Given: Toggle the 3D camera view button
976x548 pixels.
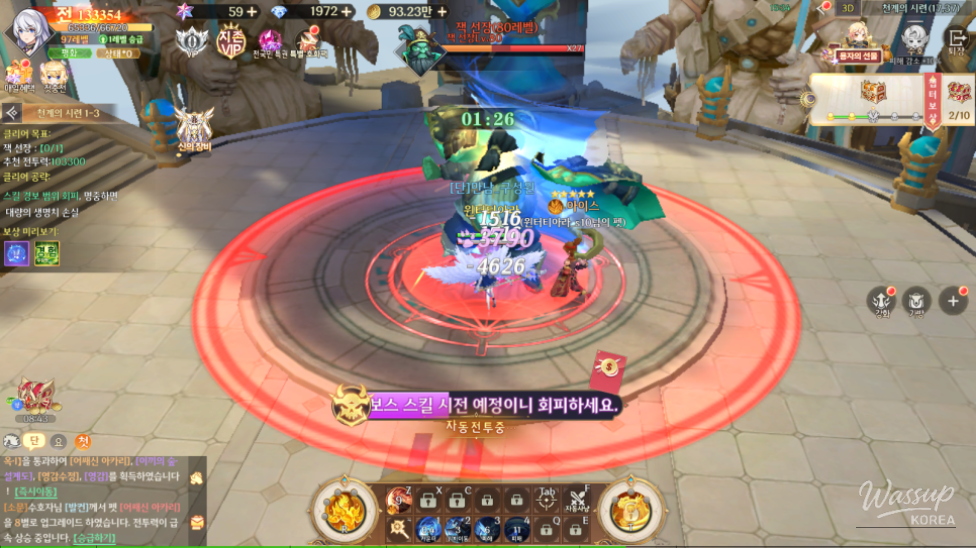Looking at the screenshot, I should (x=846, y=8).
